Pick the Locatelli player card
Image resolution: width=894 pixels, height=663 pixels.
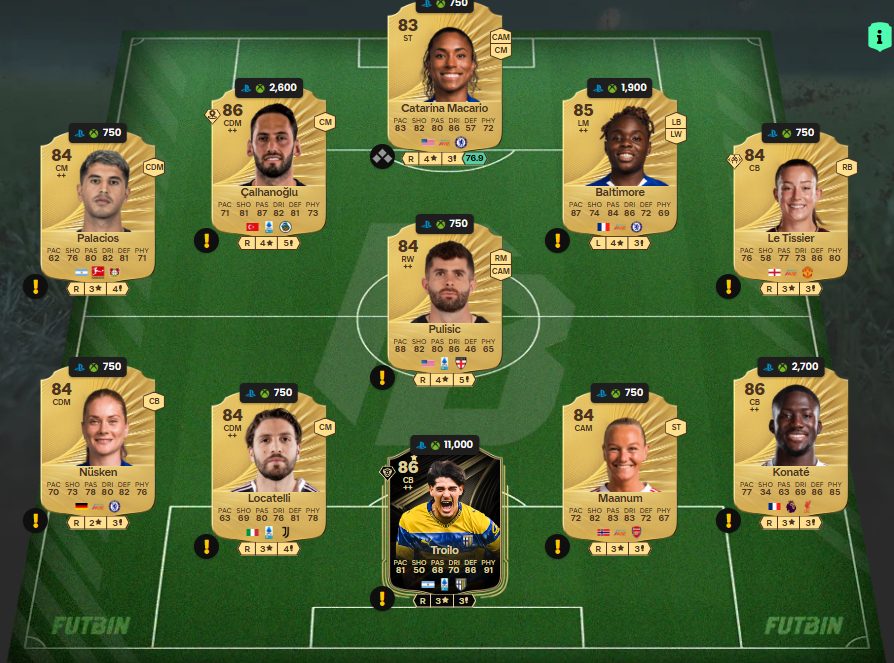pyautogui.click(x=269, y=465)
